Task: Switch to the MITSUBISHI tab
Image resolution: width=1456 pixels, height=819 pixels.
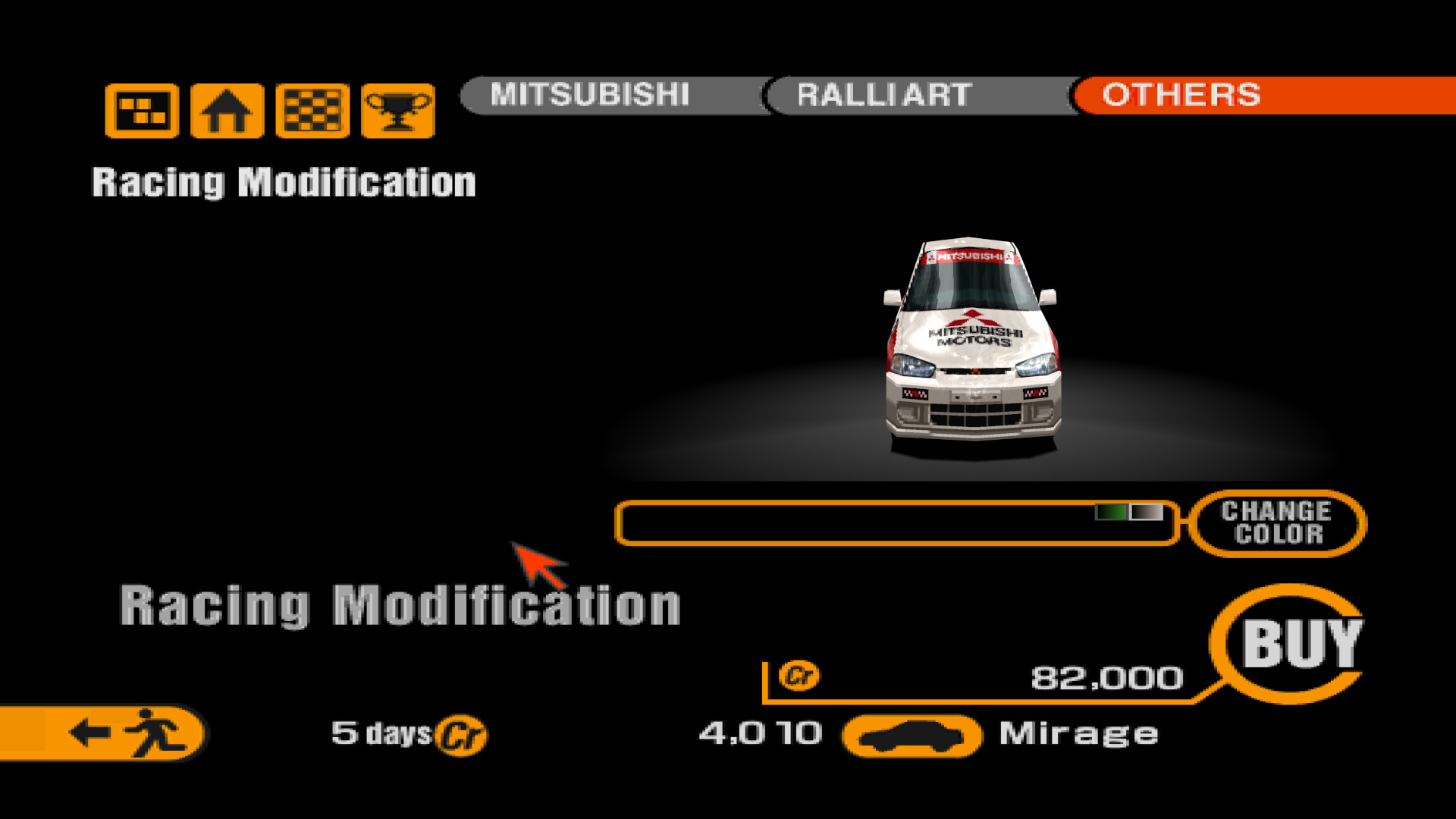Action: 590,96
